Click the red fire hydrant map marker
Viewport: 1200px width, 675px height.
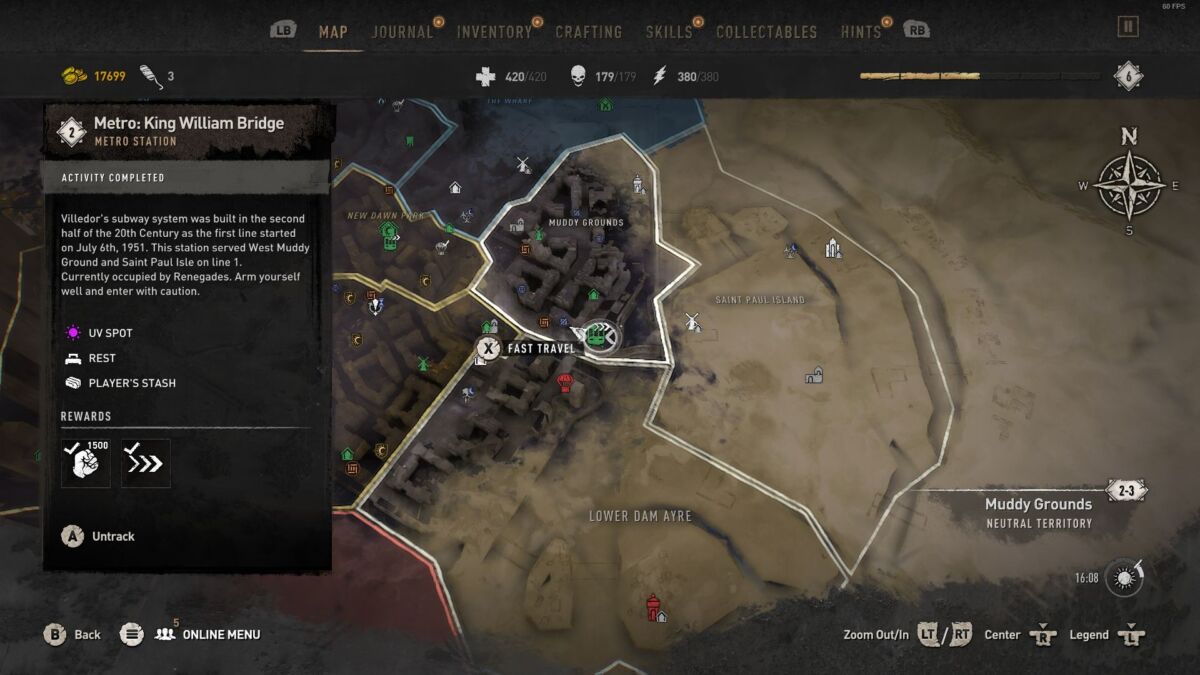(x=653, y=606)
